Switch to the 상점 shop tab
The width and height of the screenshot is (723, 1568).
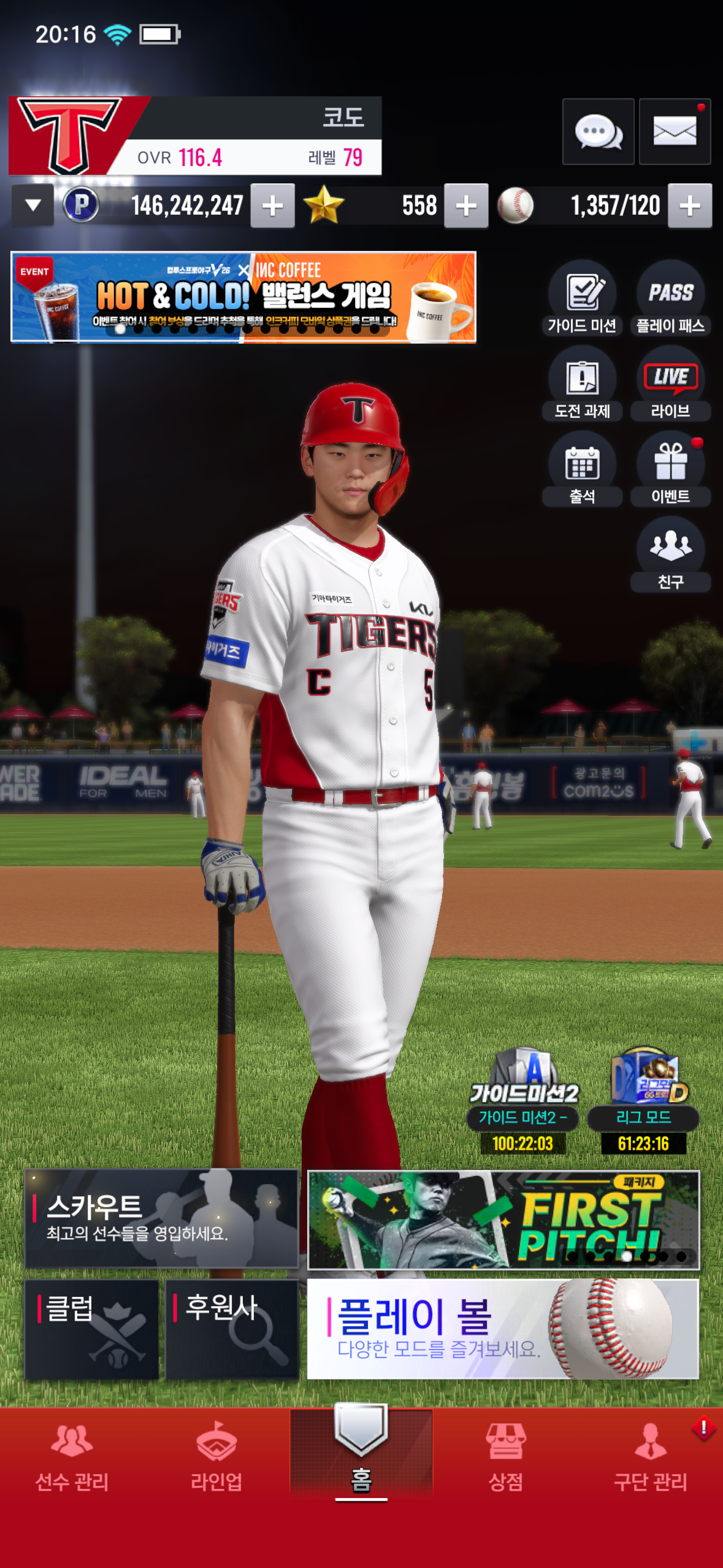(505, 1458)
